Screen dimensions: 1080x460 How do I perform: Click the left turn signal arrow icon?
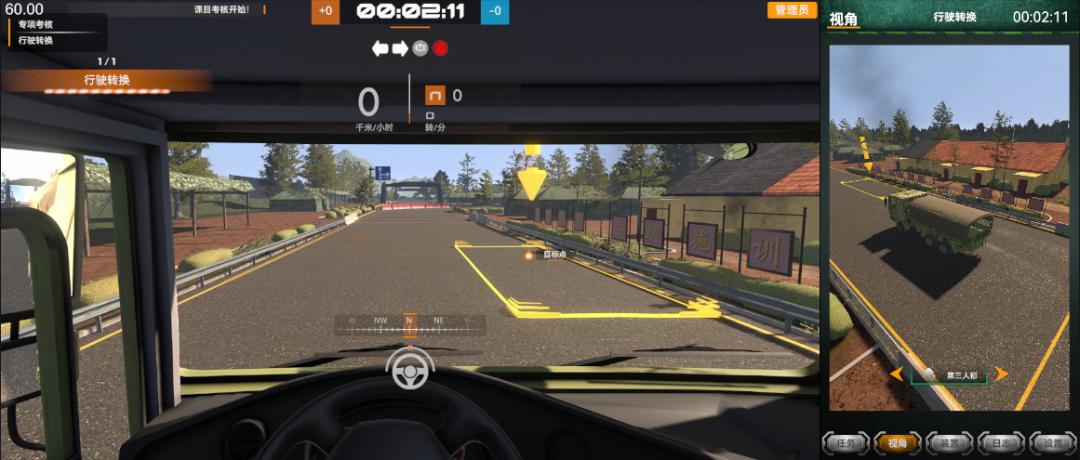pos(380,48)
